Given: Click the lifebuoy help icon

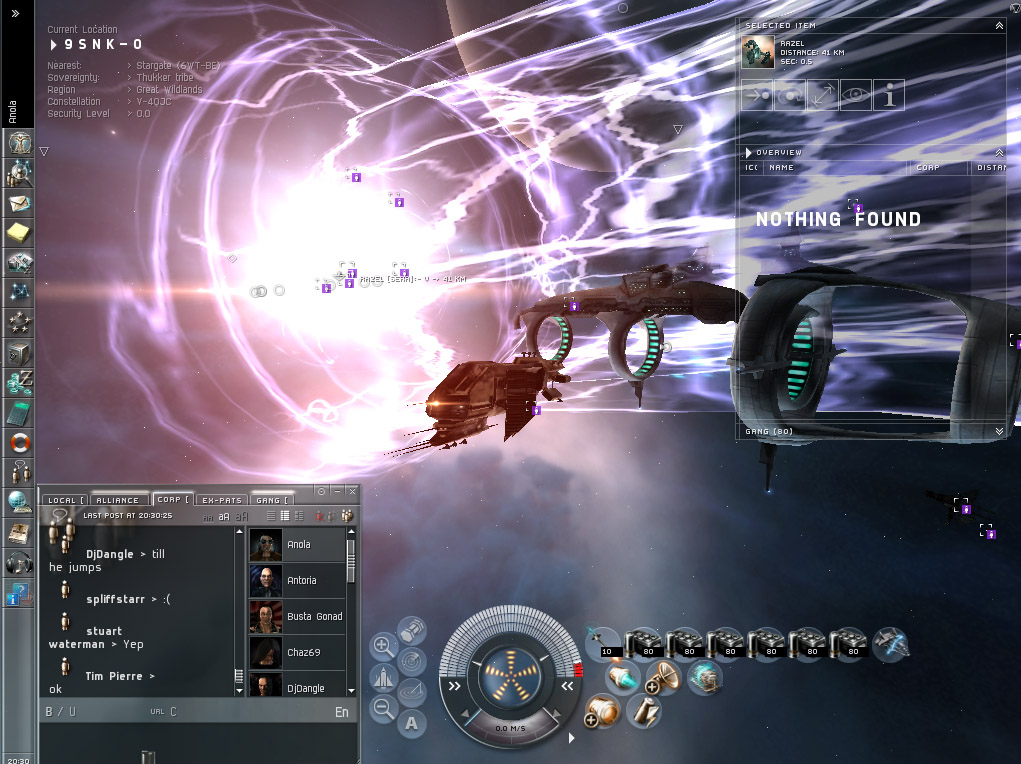Looking at the screenshot, I should [x=19, y=441].
